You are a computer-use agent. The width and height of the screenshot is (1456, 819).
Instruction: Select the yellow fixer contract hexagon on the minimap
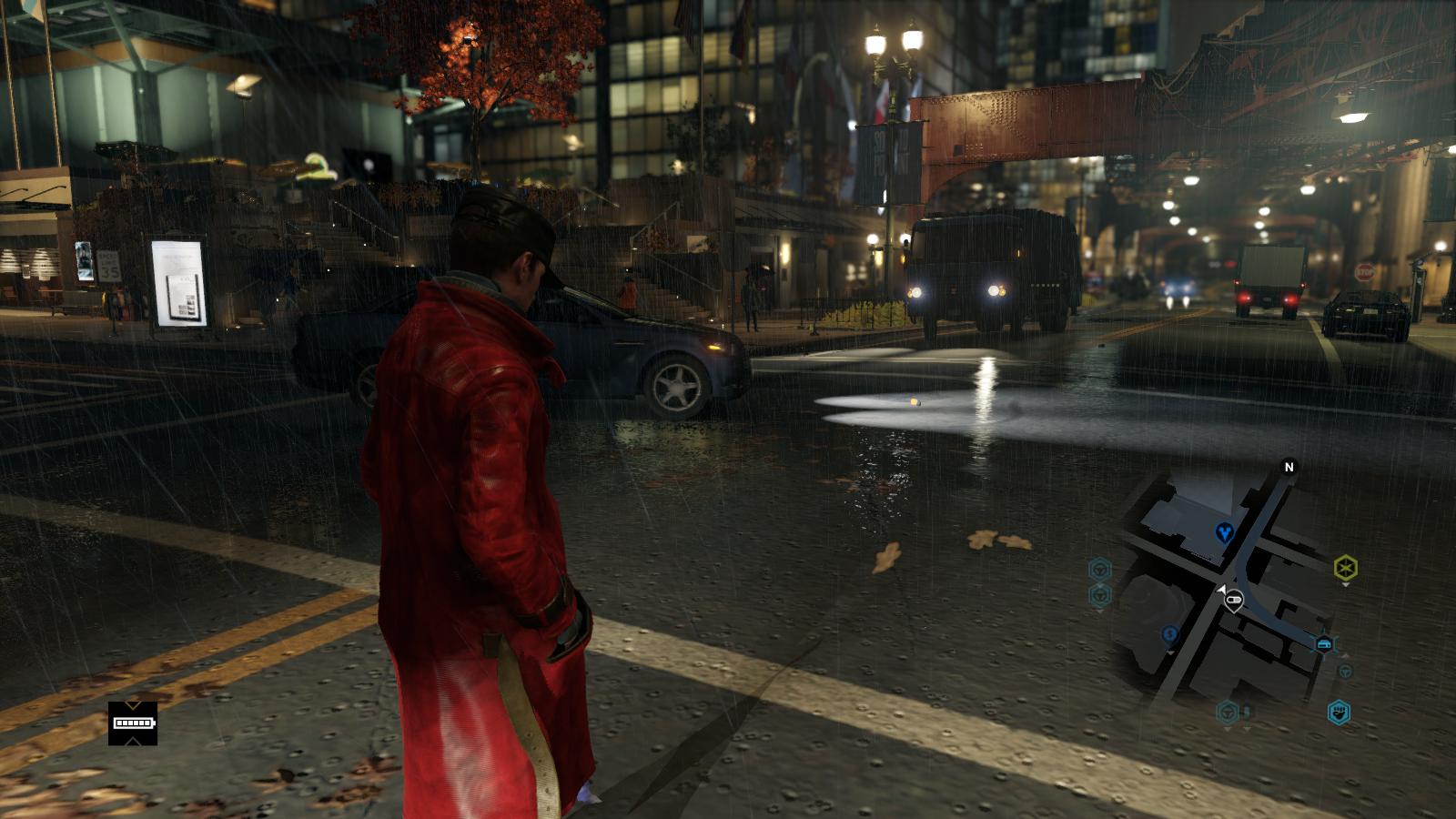point(1345,567)
